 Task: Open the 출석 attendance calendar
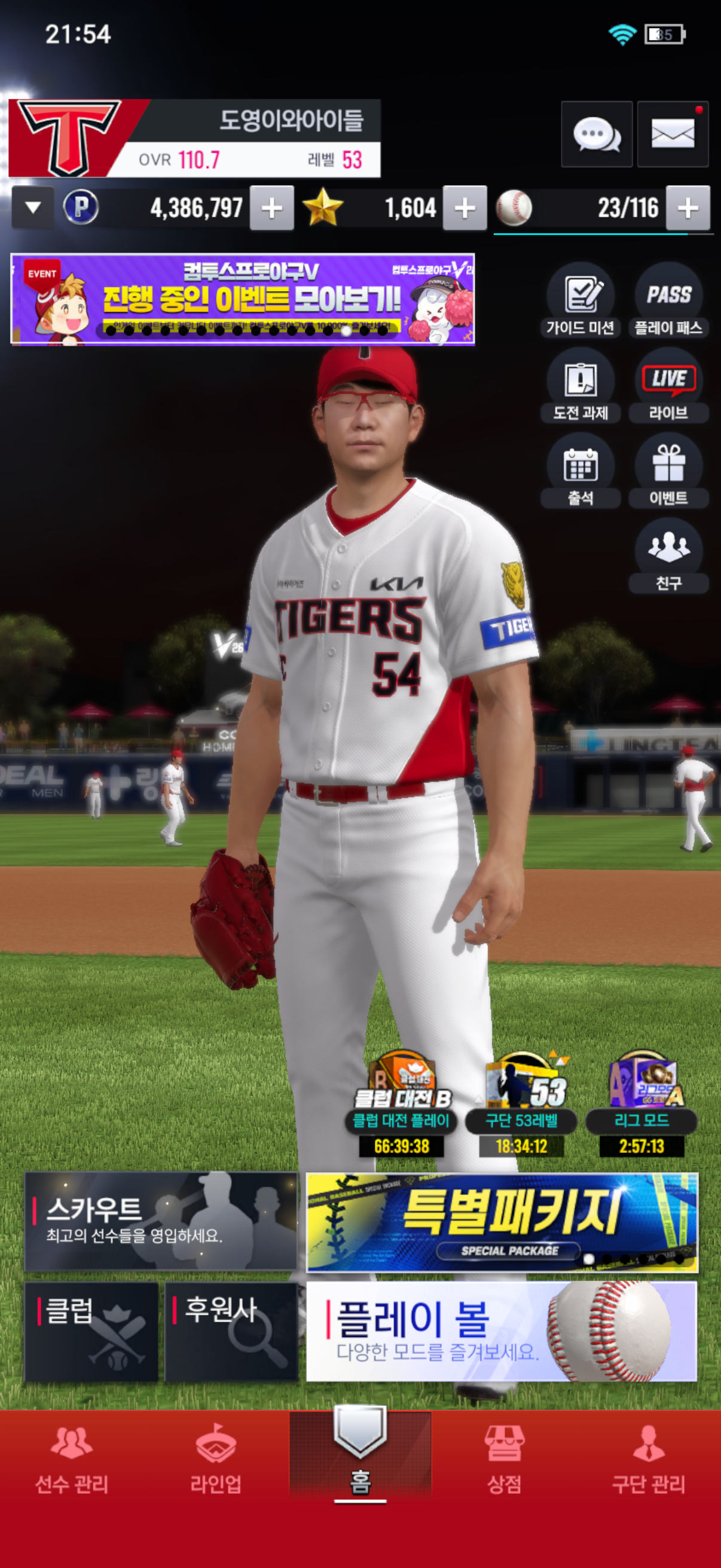pos(580,470)
